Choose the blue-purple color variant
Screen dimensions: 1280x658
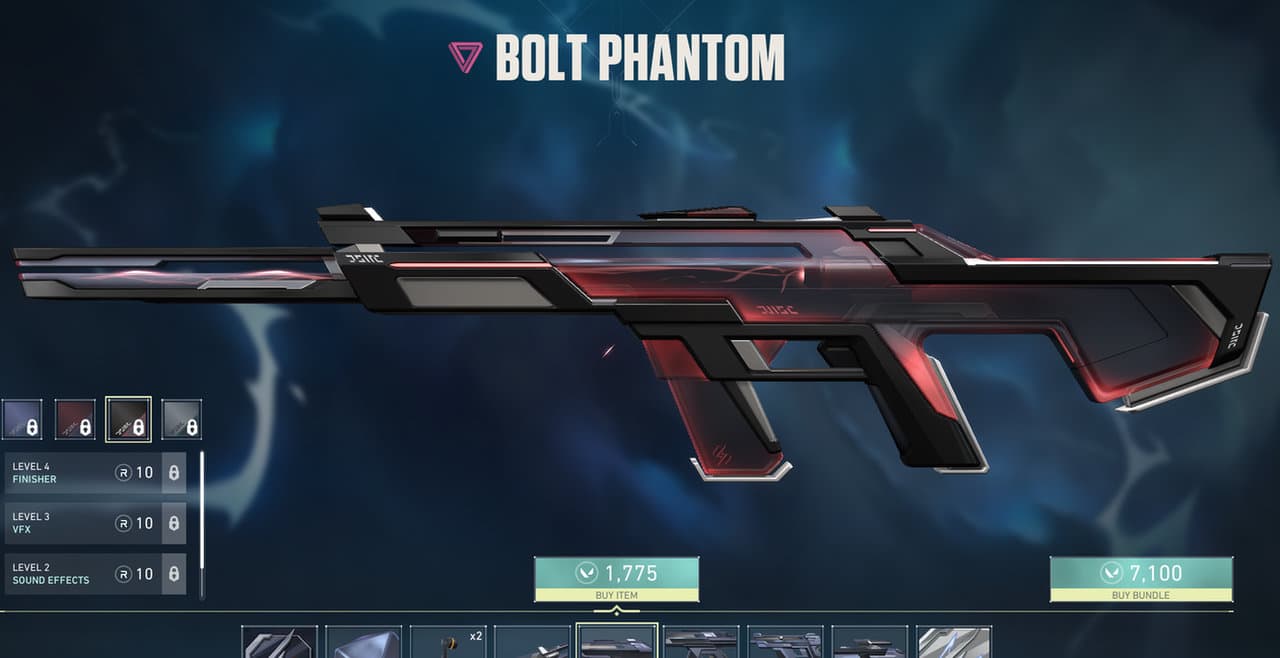(x=22, y=419)
